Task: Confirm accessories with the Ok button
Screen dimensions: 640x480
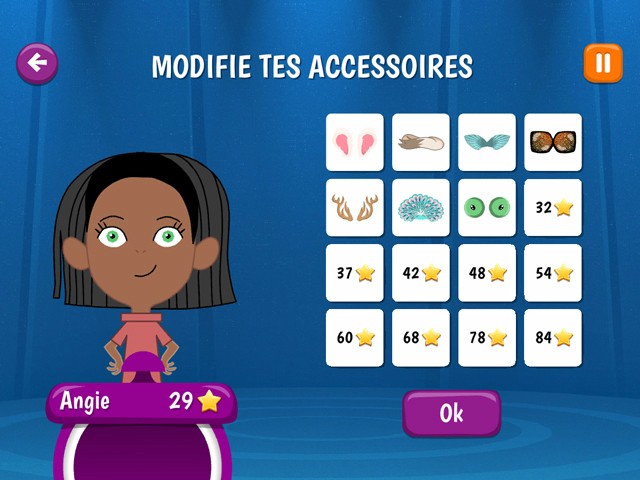Action: coord(451,413)
